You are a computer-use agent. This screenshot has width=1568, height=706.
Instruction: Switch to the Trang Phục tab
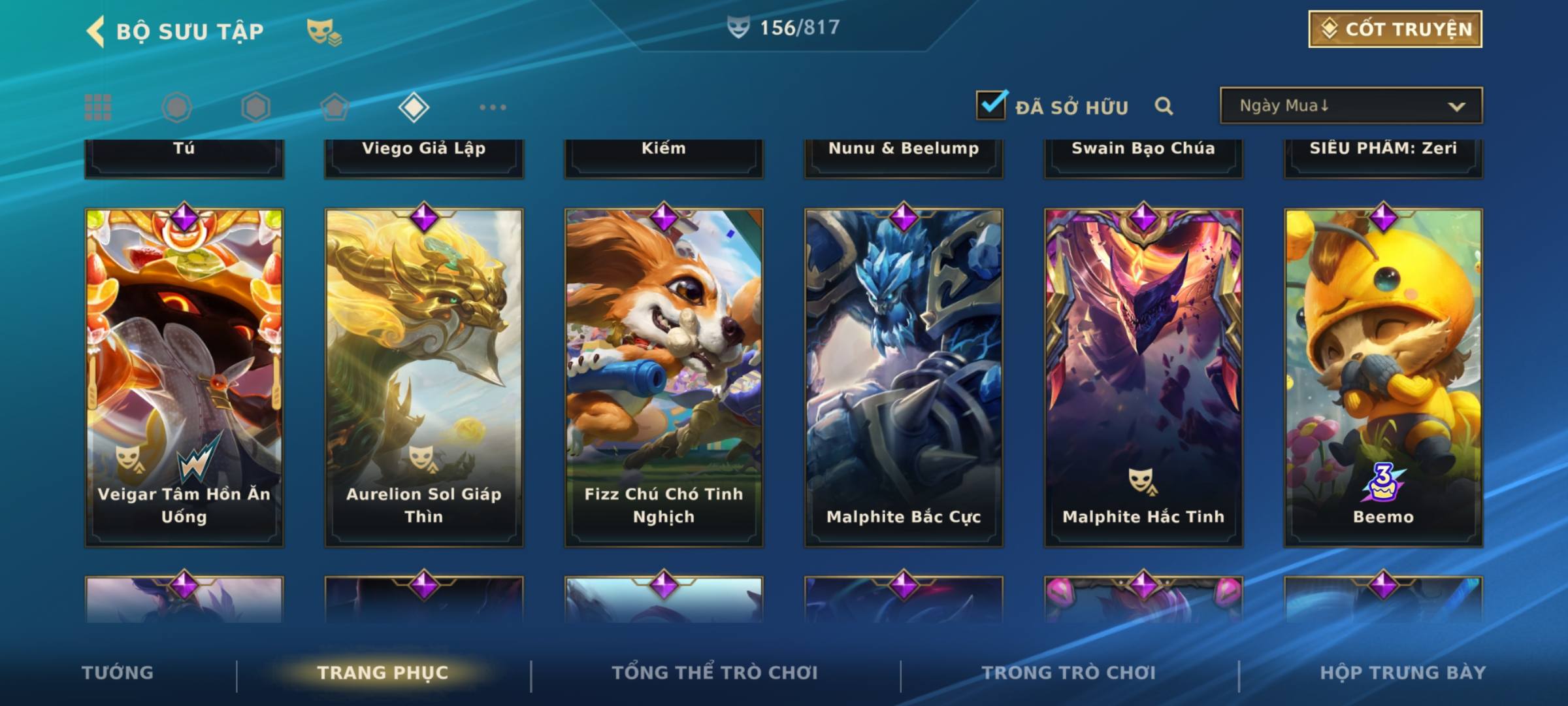point(383,673)
